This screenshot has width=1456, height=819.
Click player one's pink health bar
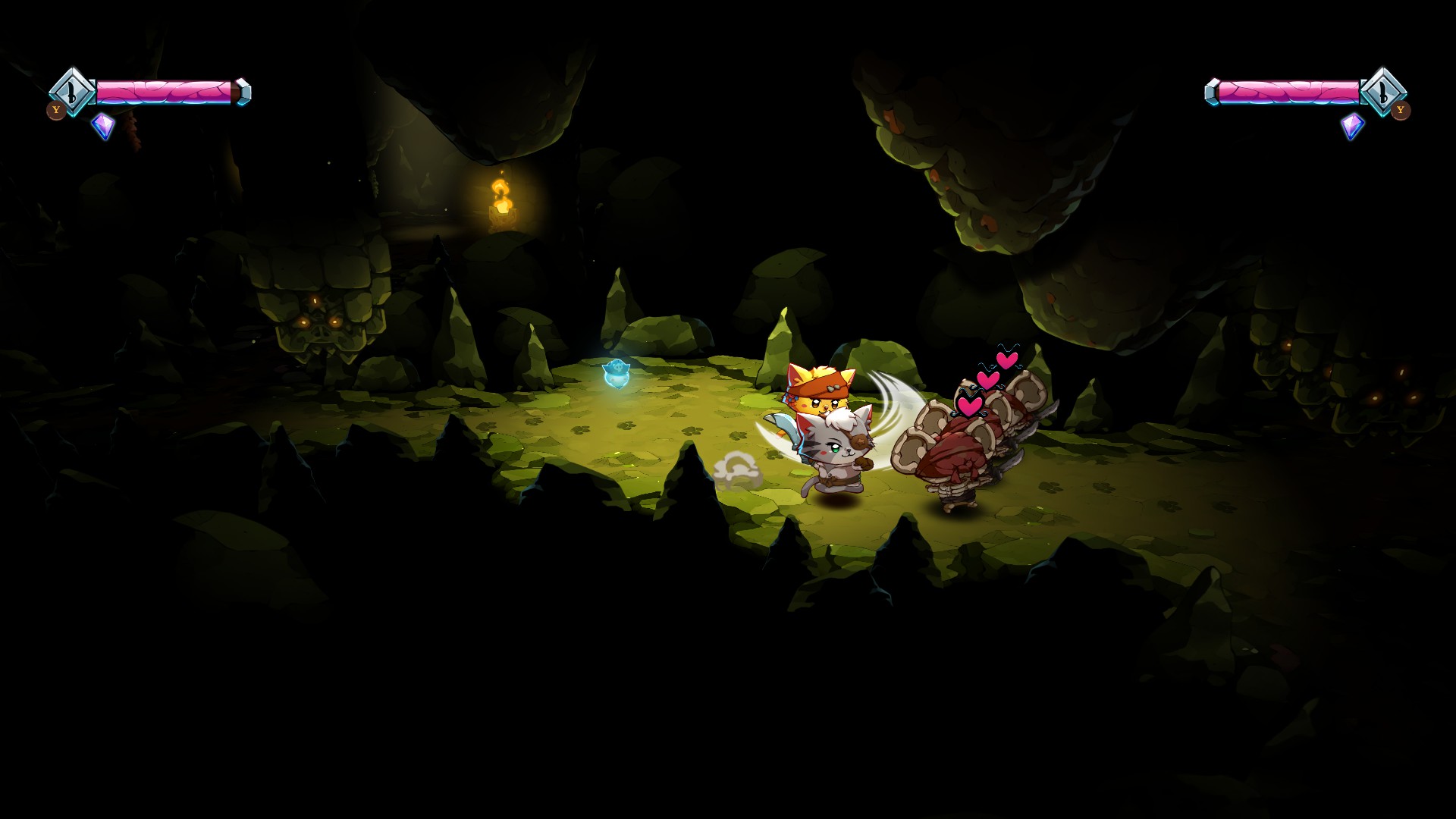(167, 93)
